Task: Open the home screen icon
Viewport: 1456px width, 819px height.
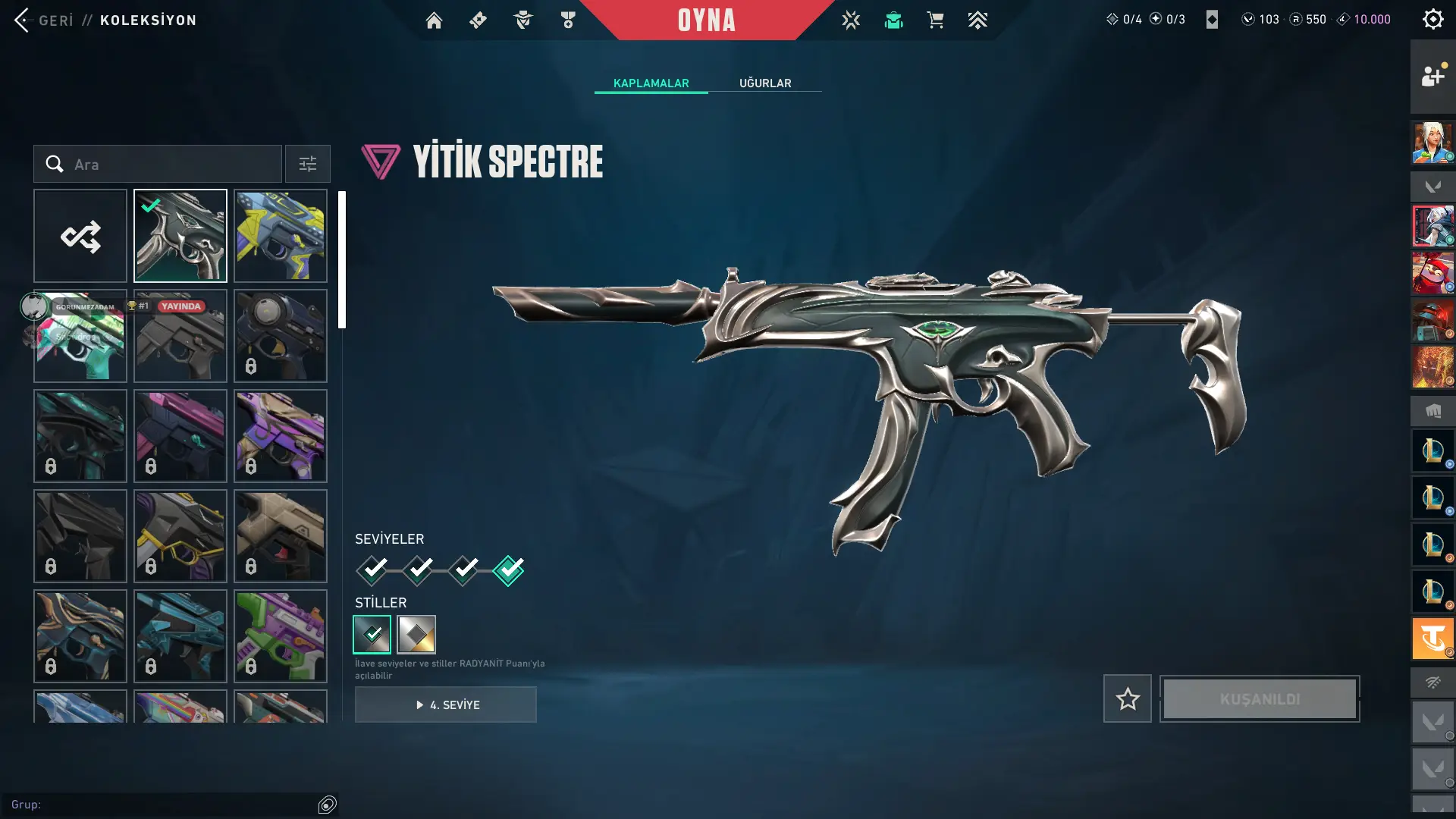Action: (x=434, y=20)
